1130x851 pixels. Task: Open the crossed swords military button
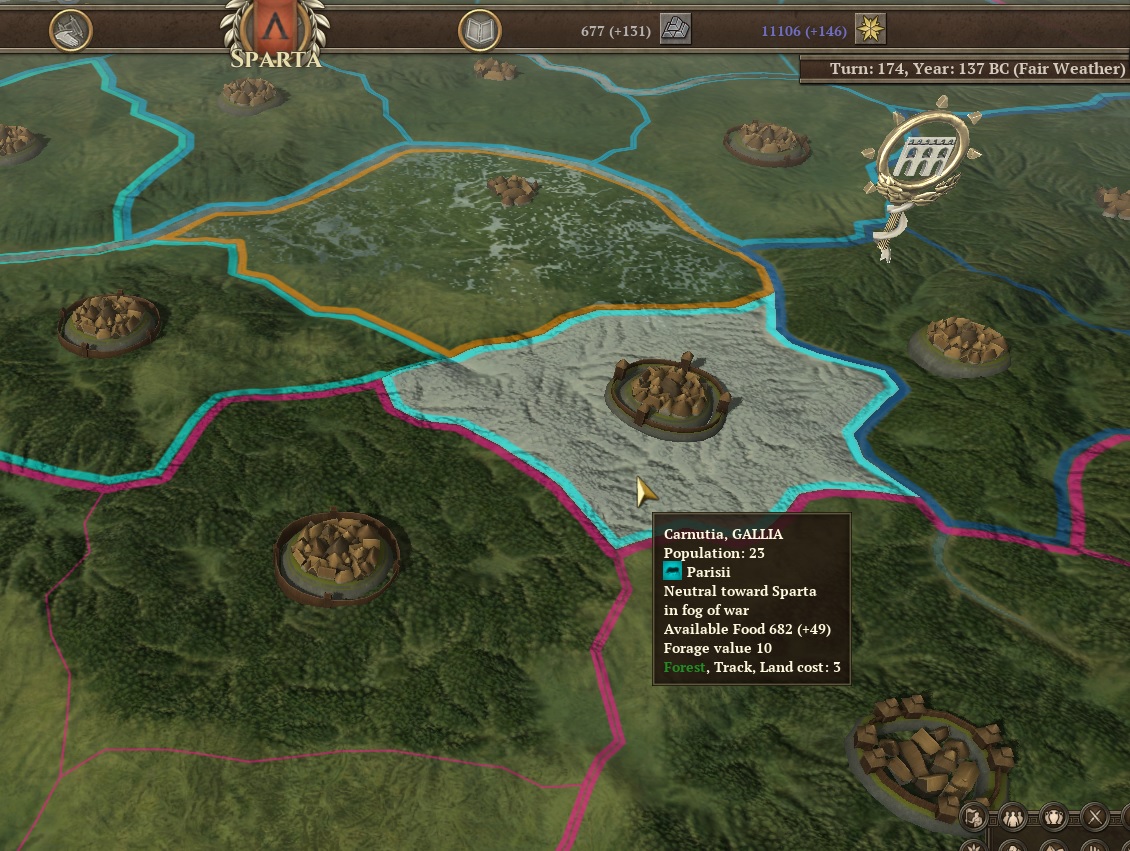tap(1095, 817)
